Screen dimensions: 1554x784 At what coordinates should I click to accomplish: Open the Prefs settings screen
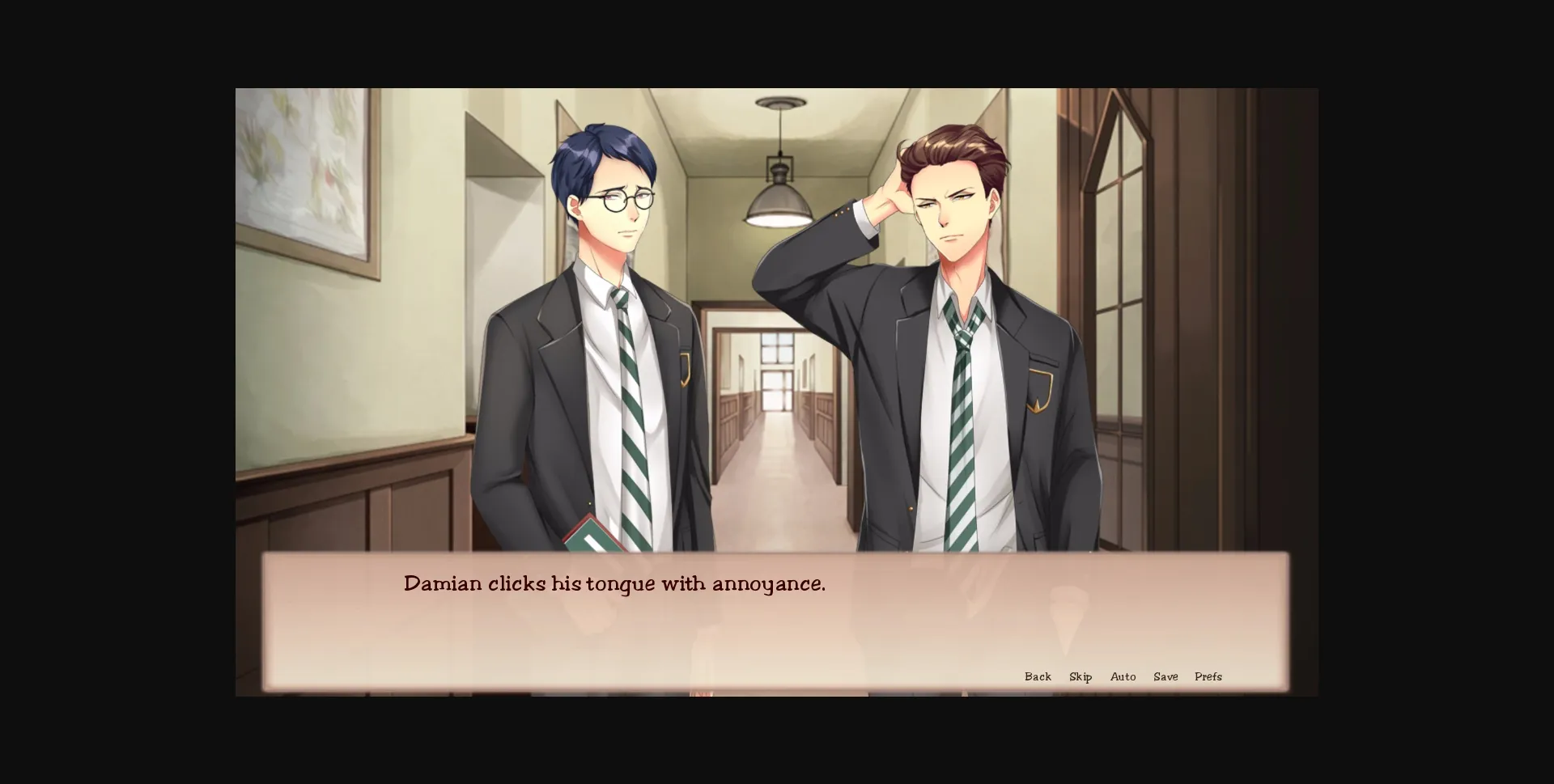(x=1208, y=676)
